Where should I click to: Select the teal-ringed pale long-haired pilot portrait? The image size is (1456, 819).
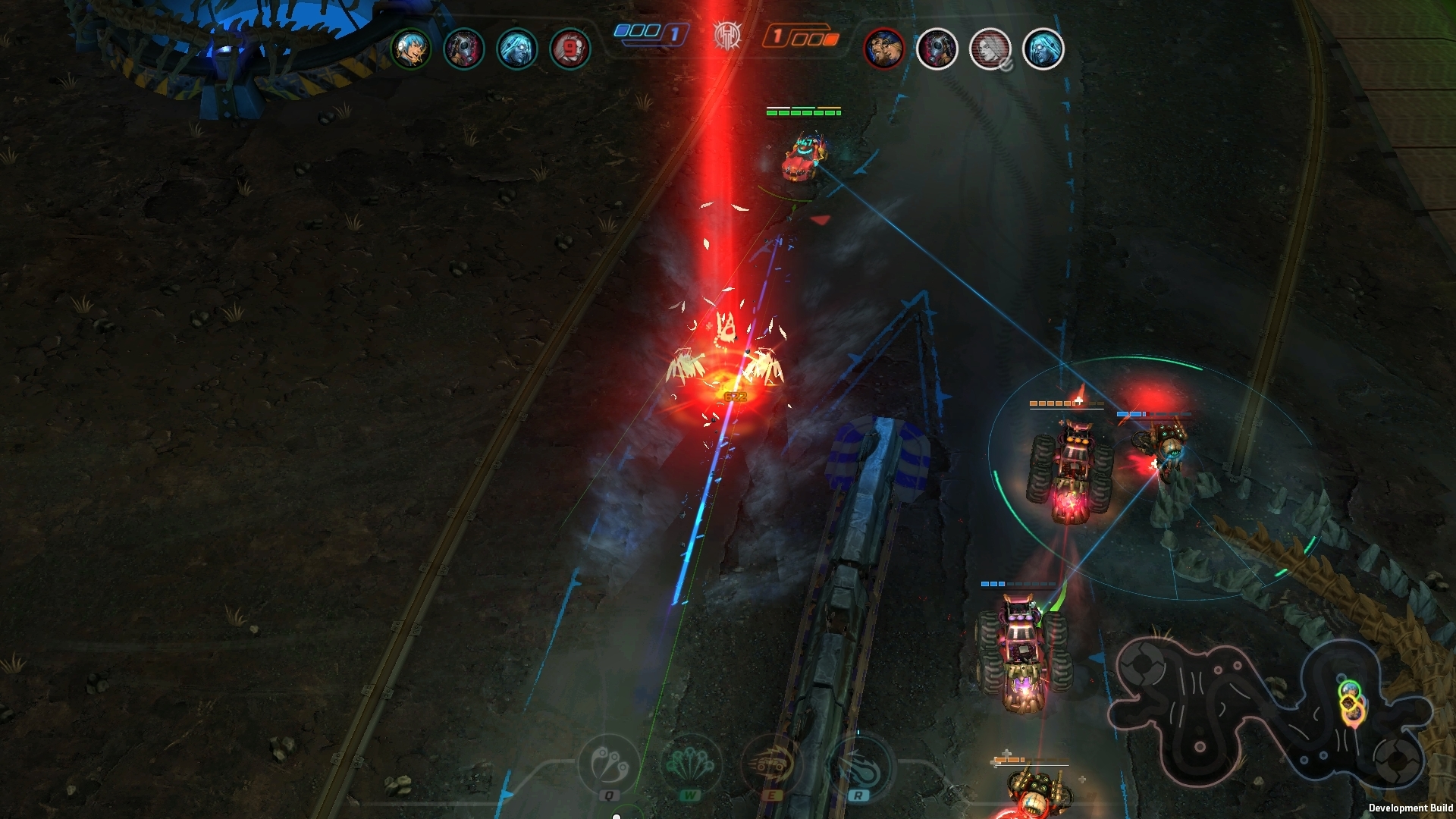(516, 49)
